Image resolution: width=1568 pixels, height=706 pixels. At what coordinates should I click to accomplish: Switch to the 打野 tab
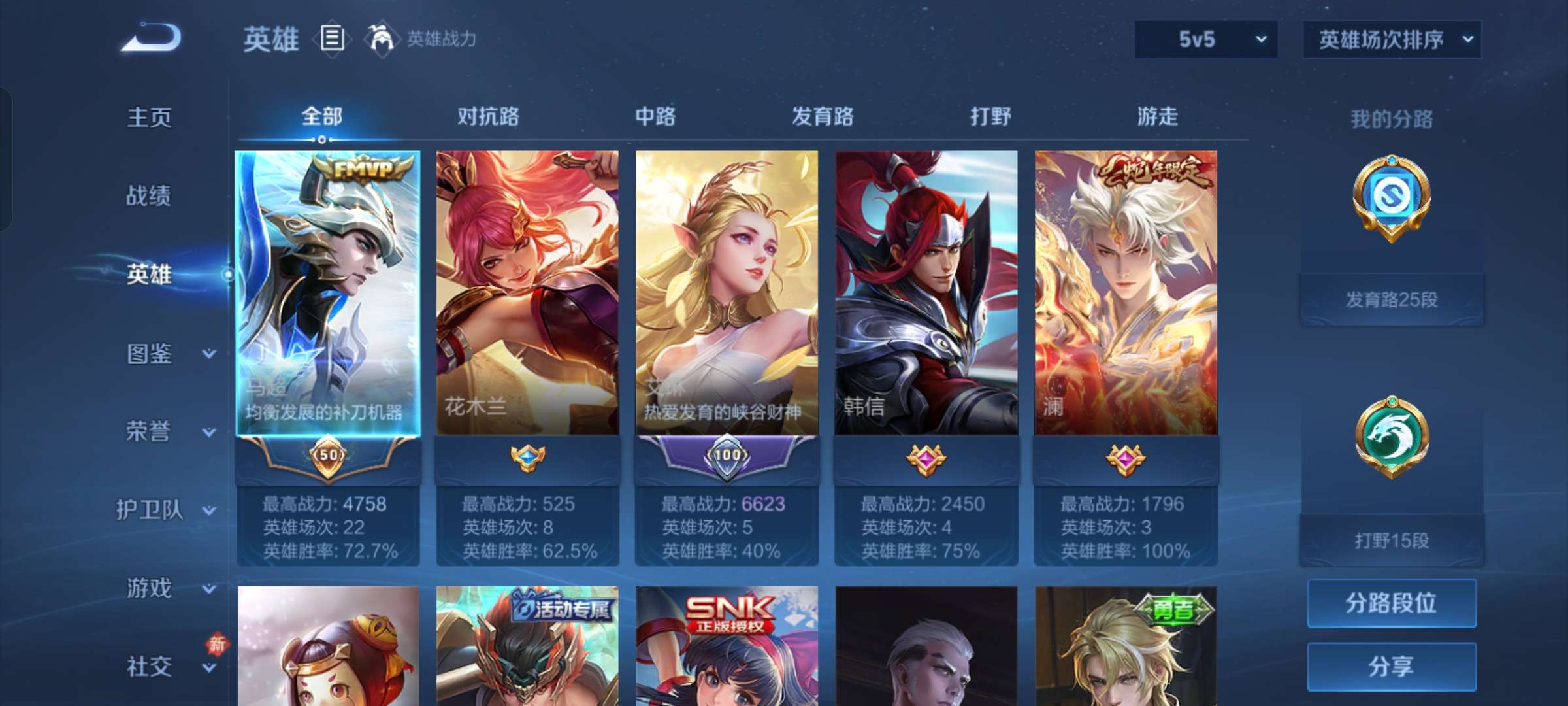(x=990, y=118)
